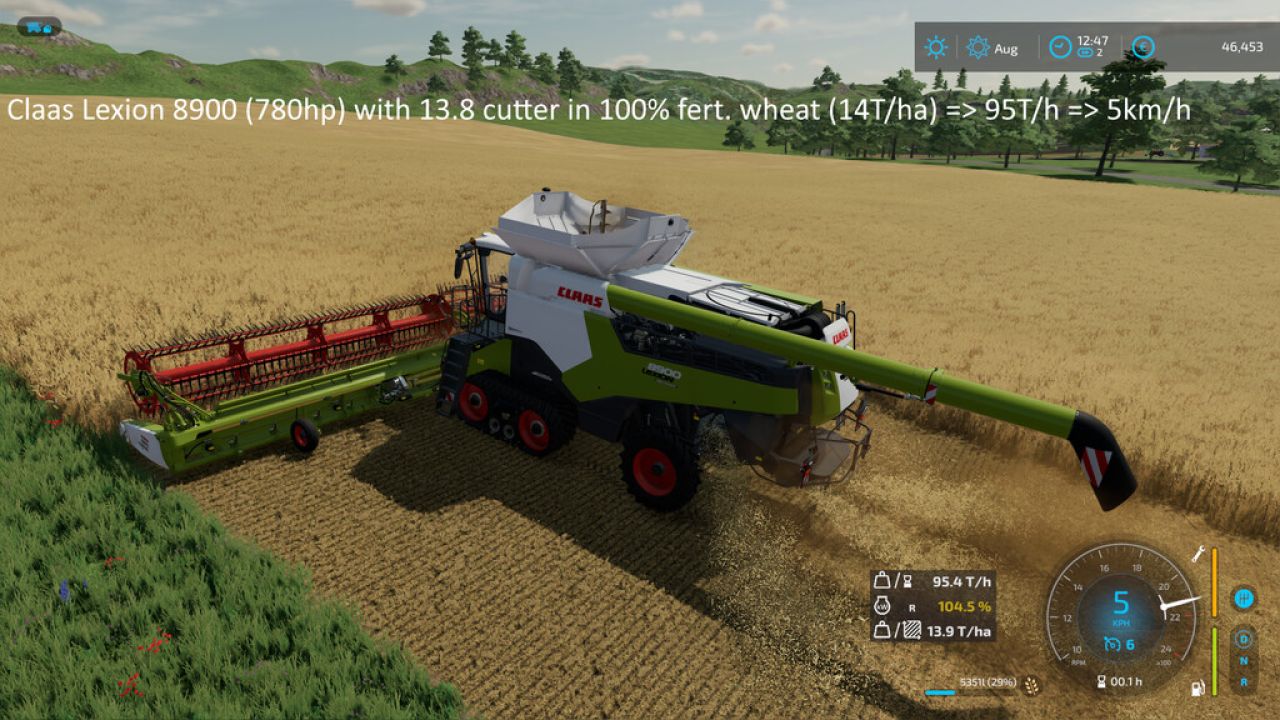Click the N neutral gear label

pos(1242,661)
